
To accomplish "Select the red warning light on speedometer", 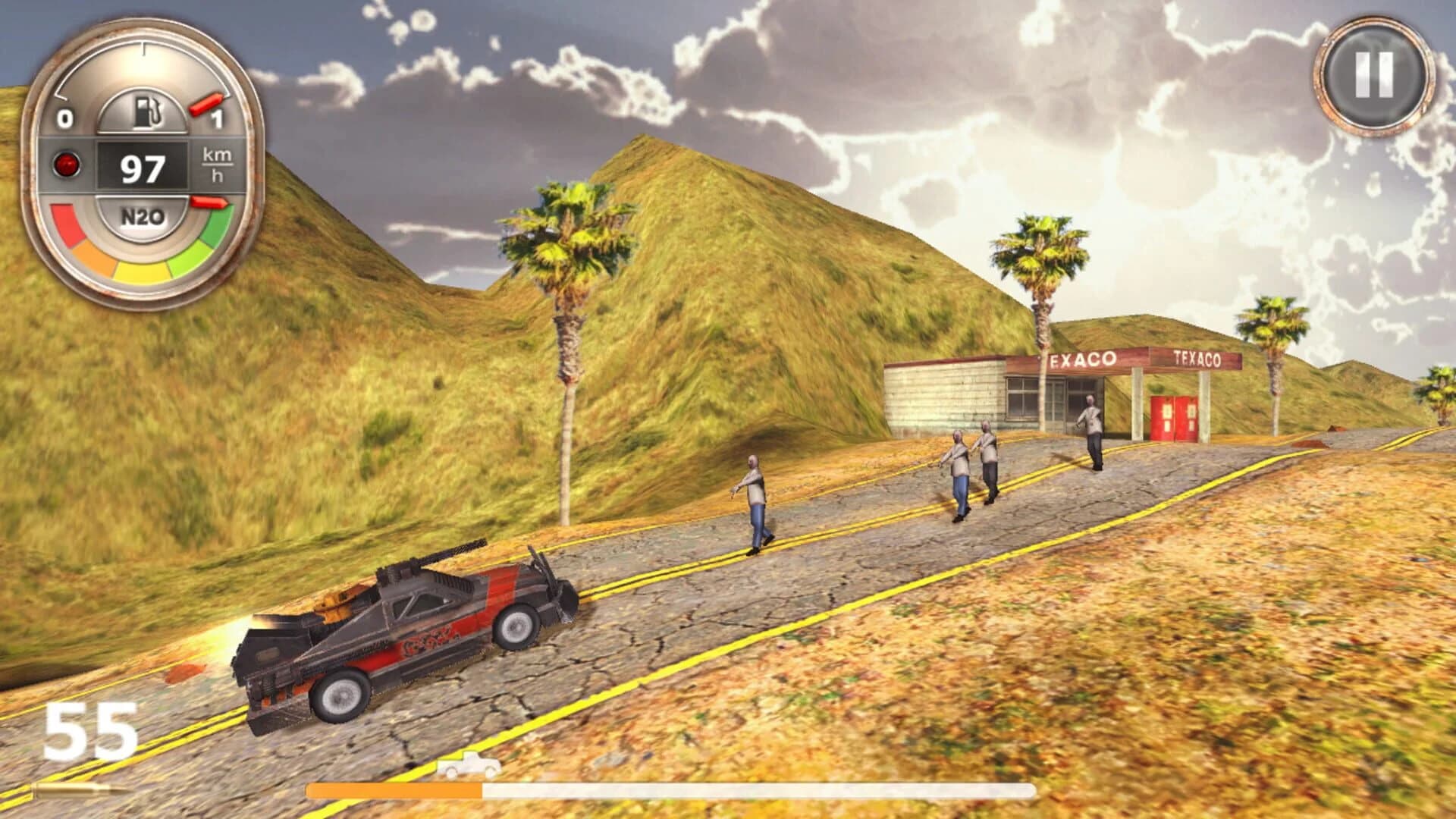I will [67, 164].
